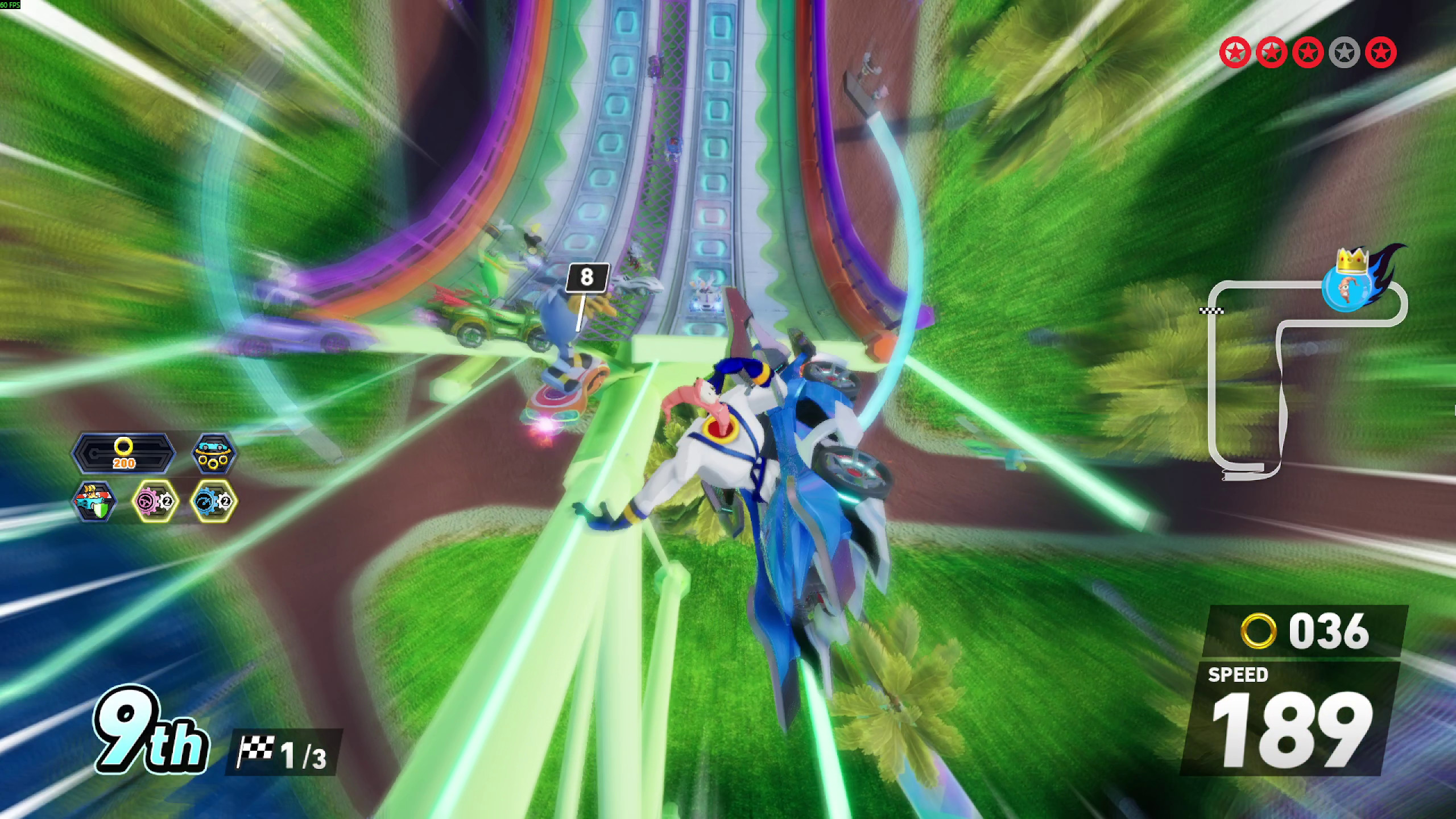Click the gold ring counter showing 200

pyautogui.click(x=124, y=453)
